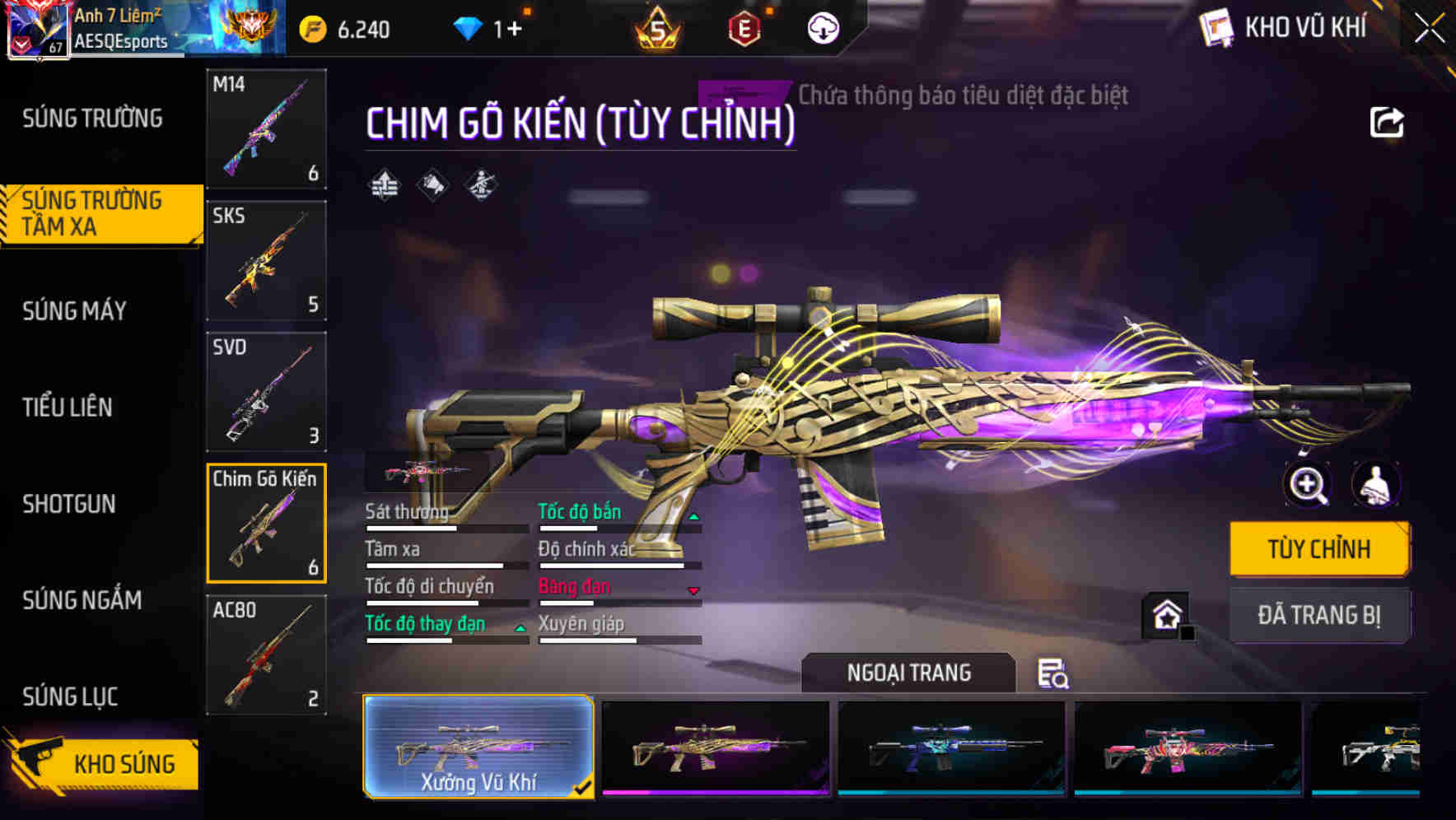This screenshot has height=820, width=1456.
Task: Click the level 5 rank emblem
Action: click(x=655, y=29)
